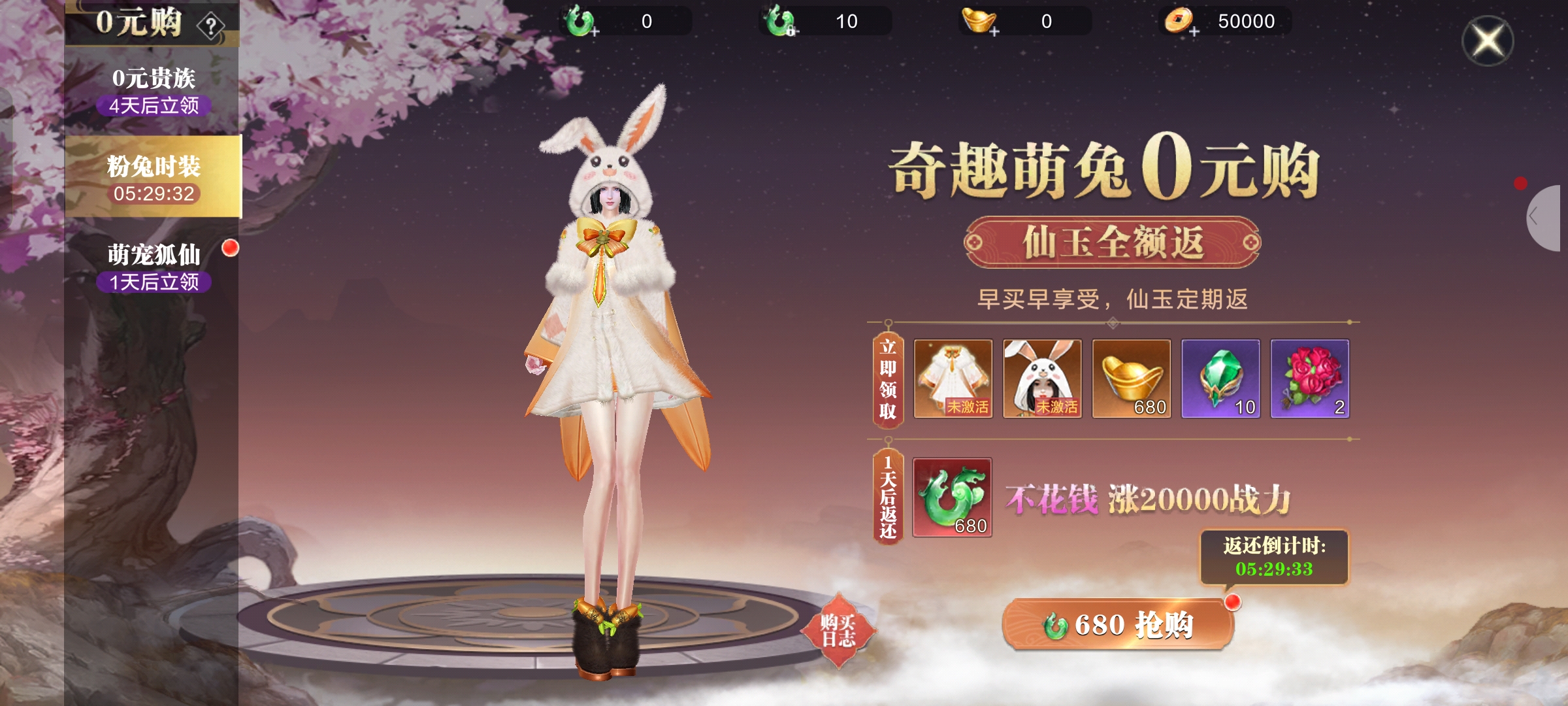Click the 680 抢购 purchase button
Screen dimensions: 1568x706
point(1118,624)
